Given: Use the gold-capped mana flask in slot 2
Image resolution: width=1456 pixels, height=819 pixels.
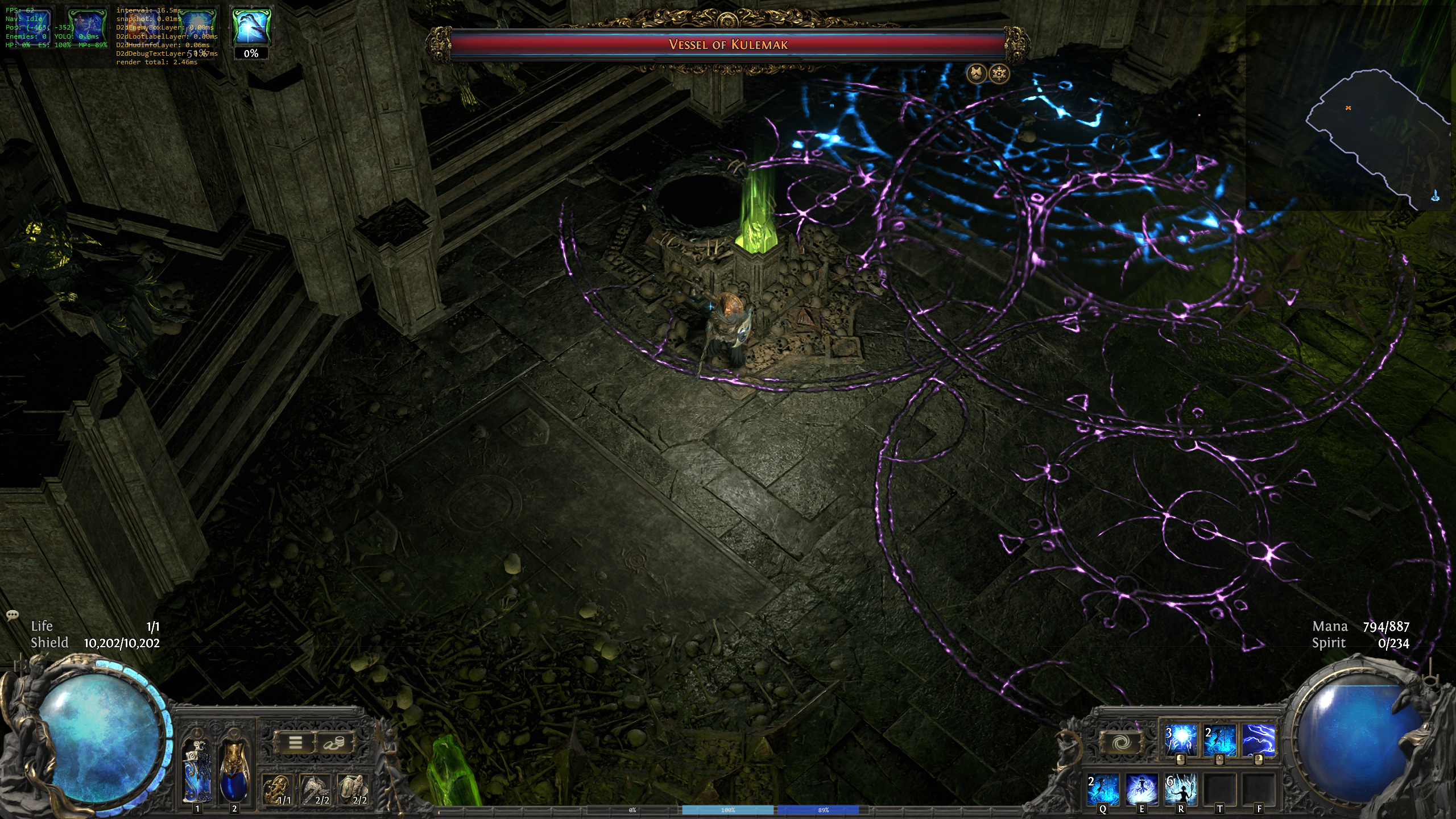Looking at the screenshot, I should pos(234,771).
